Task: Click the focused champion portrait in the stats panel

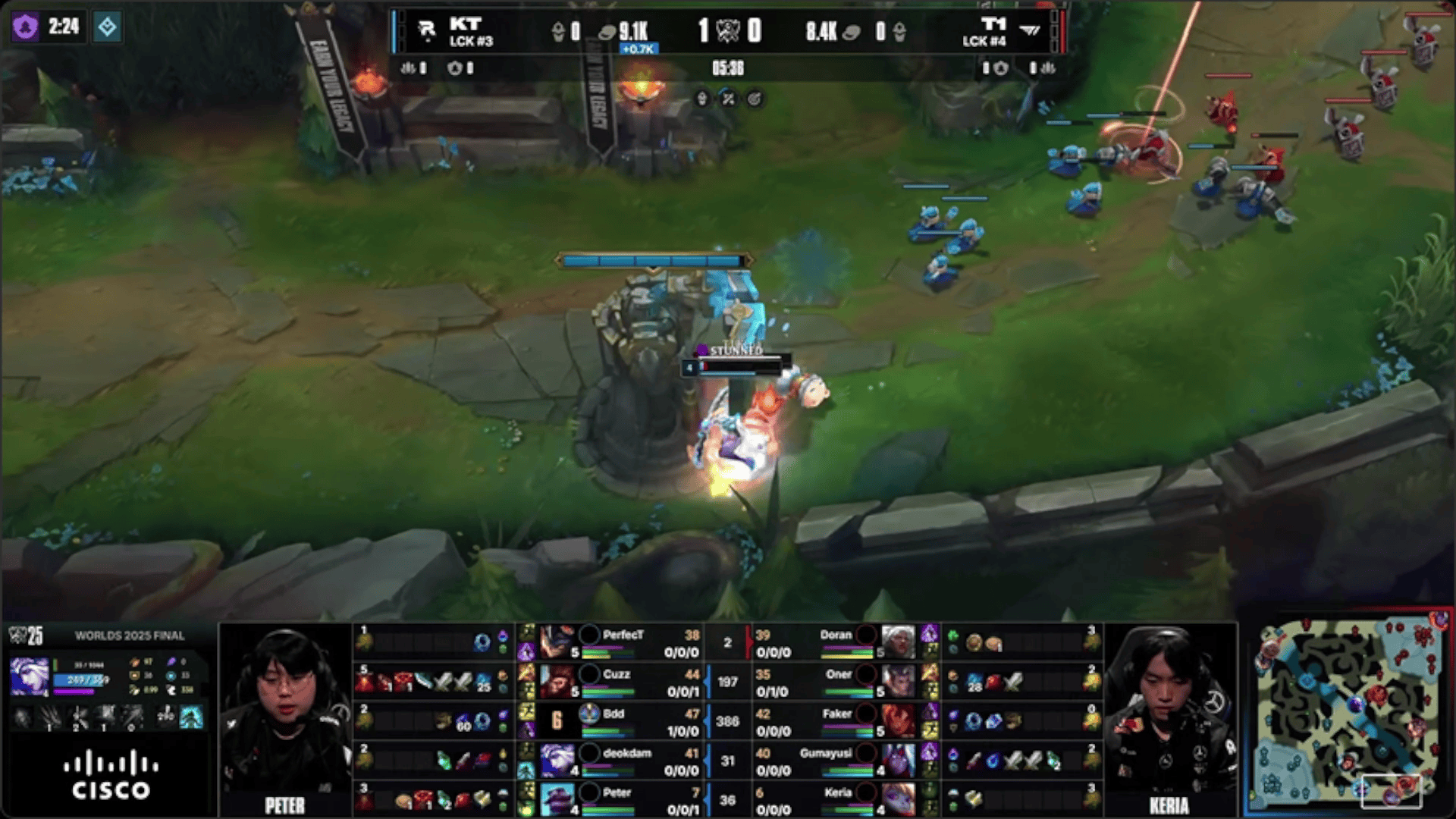Action: point(30,676)
